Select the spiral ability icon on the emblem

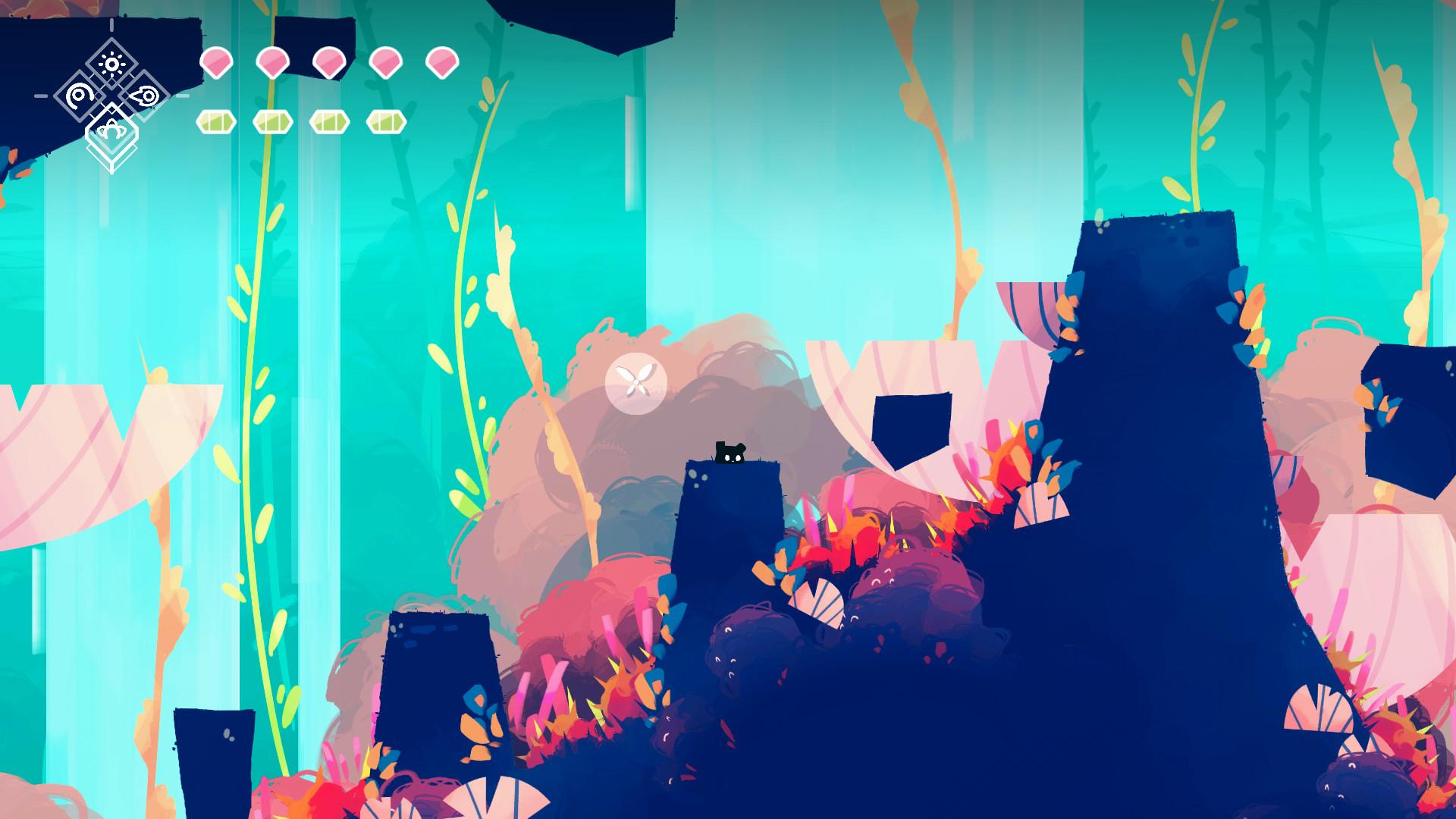click(80, 96)
